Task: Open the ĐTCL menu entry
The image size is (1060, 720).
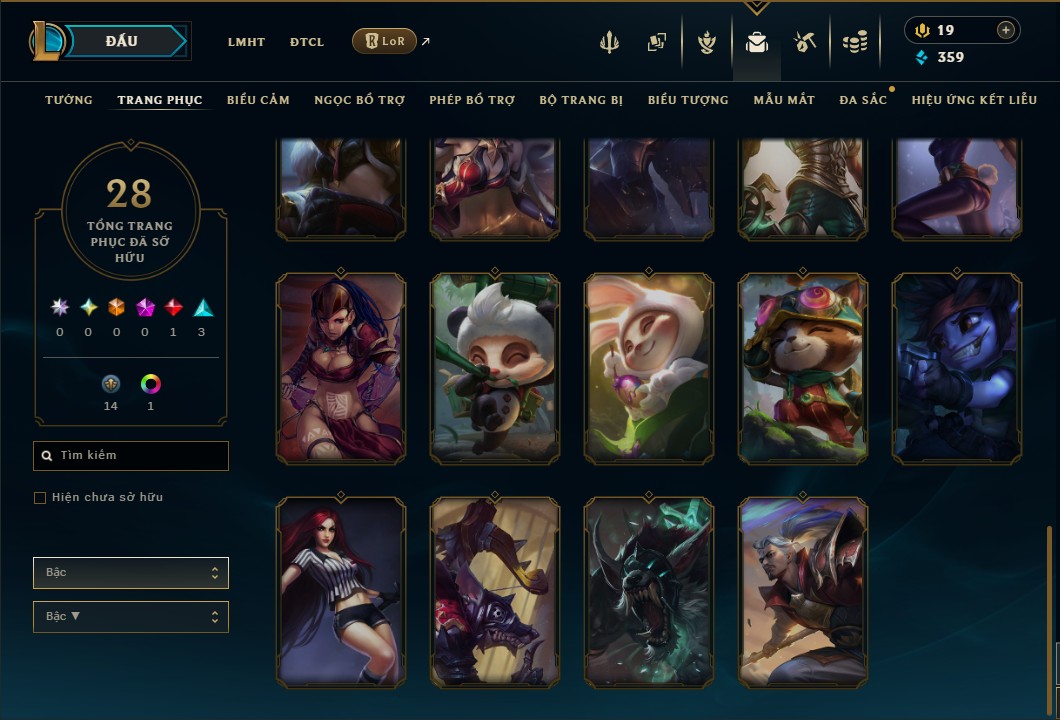Action: point(307,42)
